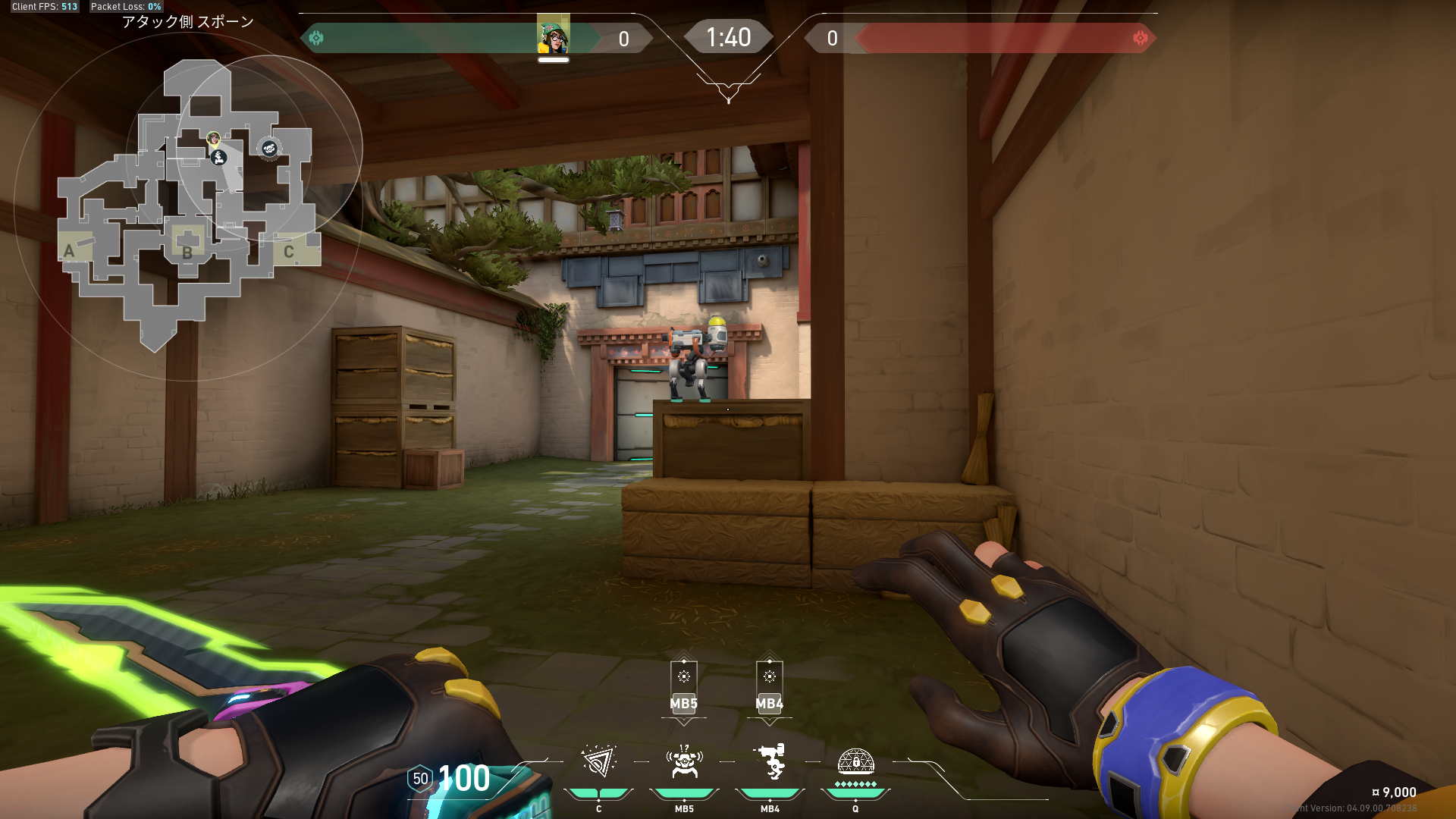The width and height of the screenshot is (1456, 819).
Task: Activate the Nanoswarm grenade ability icon
Action: 598,761
